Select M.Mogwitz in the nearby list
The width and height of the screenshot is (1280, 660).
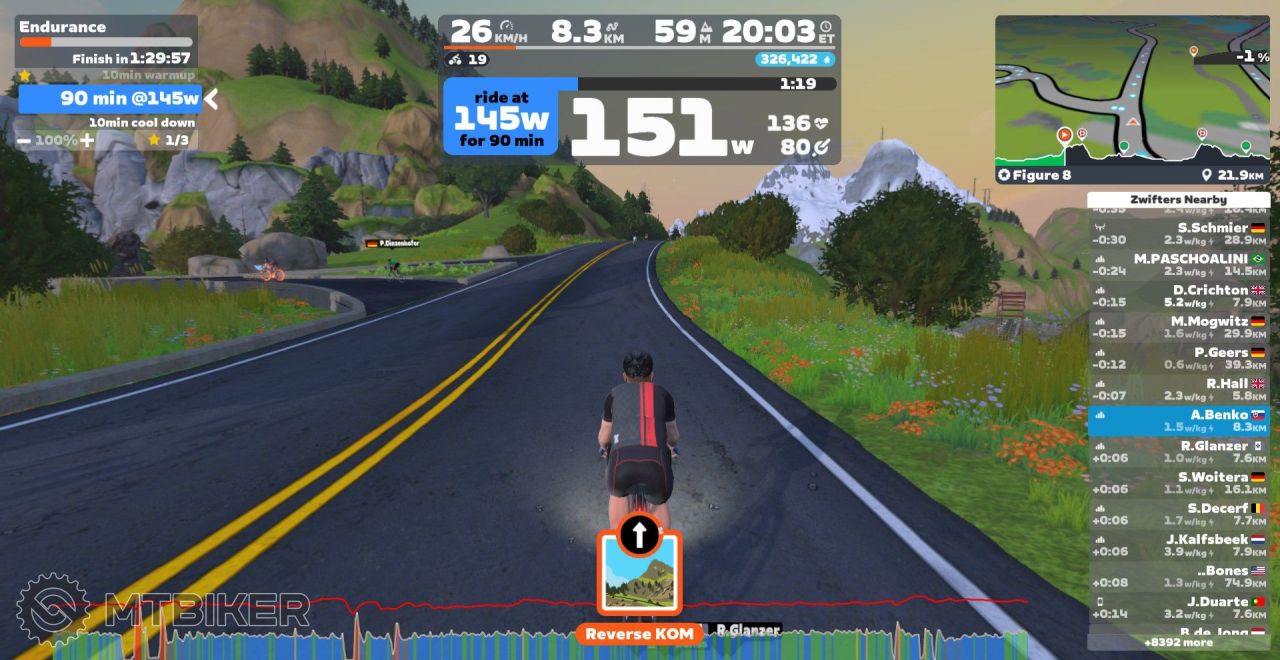pyautogui.click(x=1178, y=327)
